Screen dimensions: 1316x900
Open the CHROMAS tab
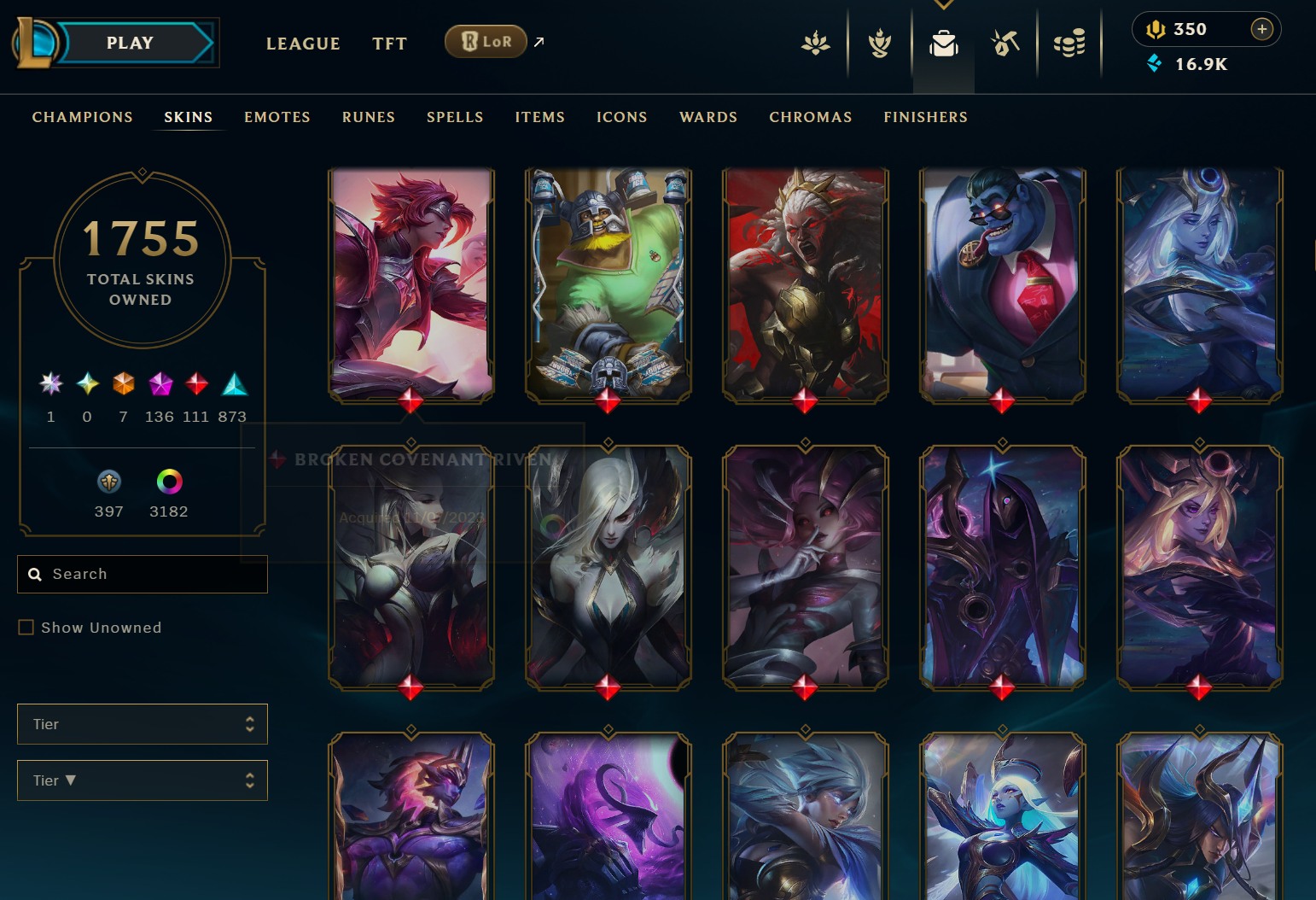pos(811,117)
